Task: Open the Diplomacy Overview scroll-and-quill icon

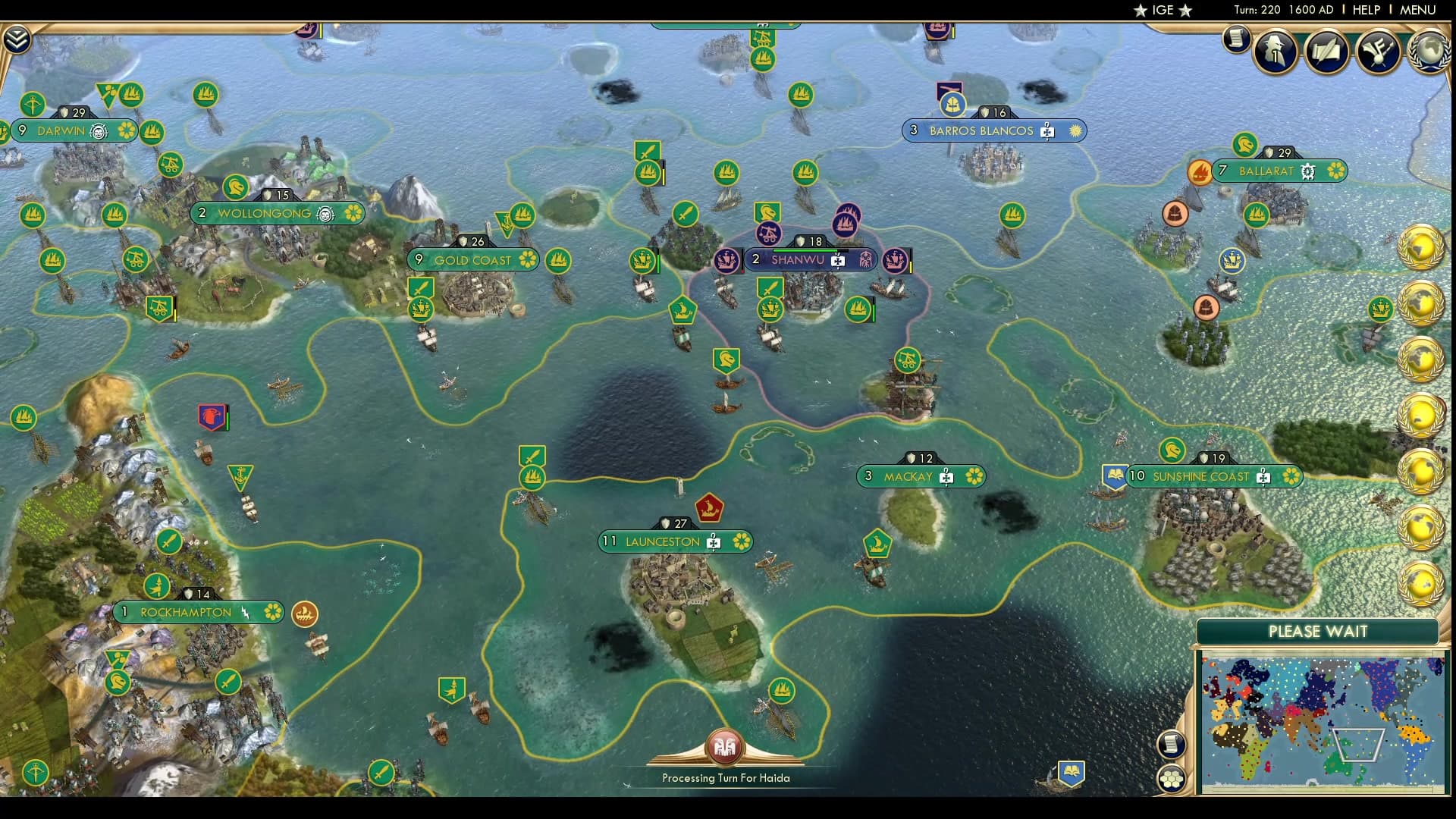Action: (1326, 52)
